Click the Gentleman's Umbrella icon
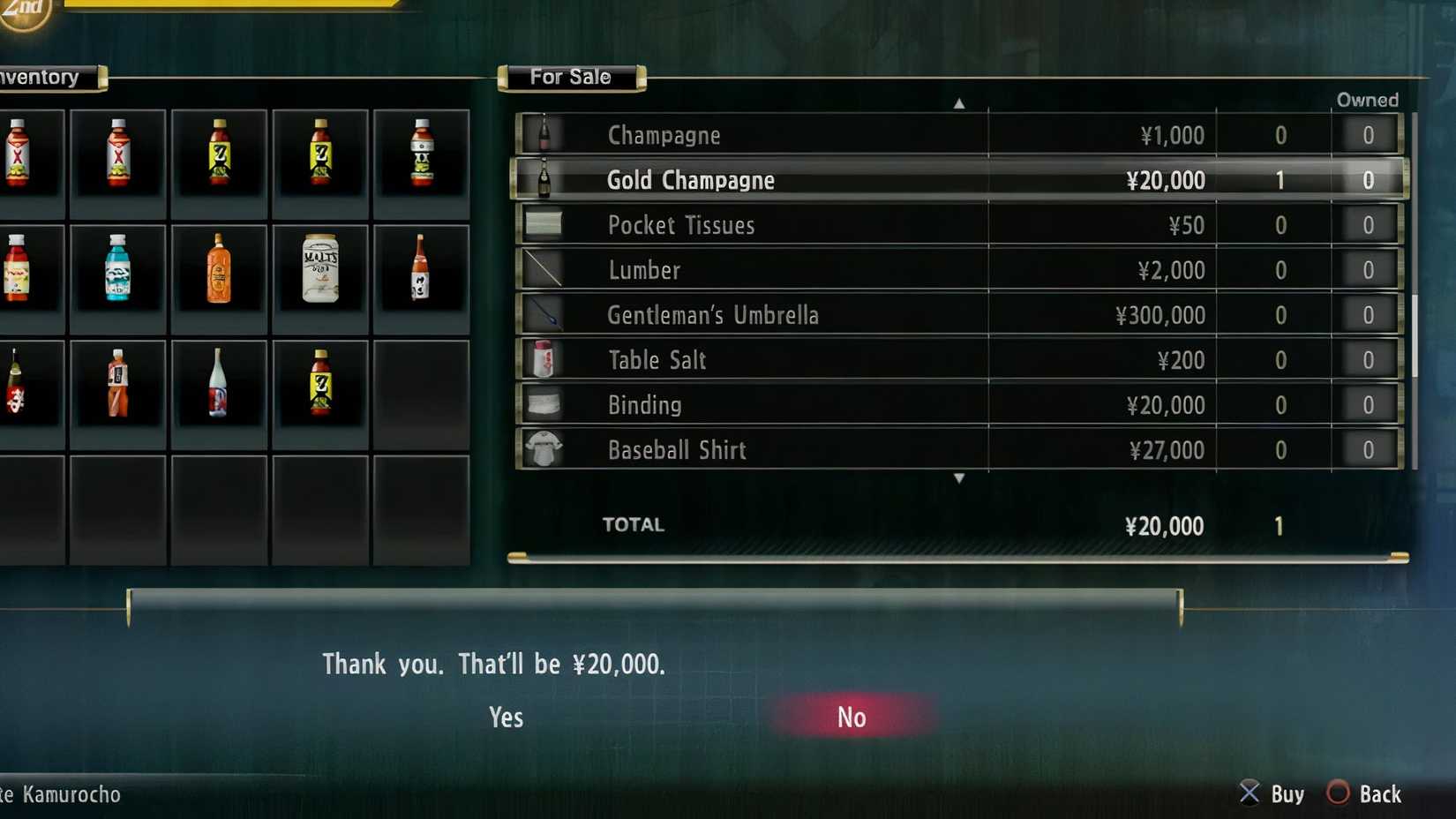This screenshot has height=819, width=1456. pyautogui.click(x=544, y=312)
